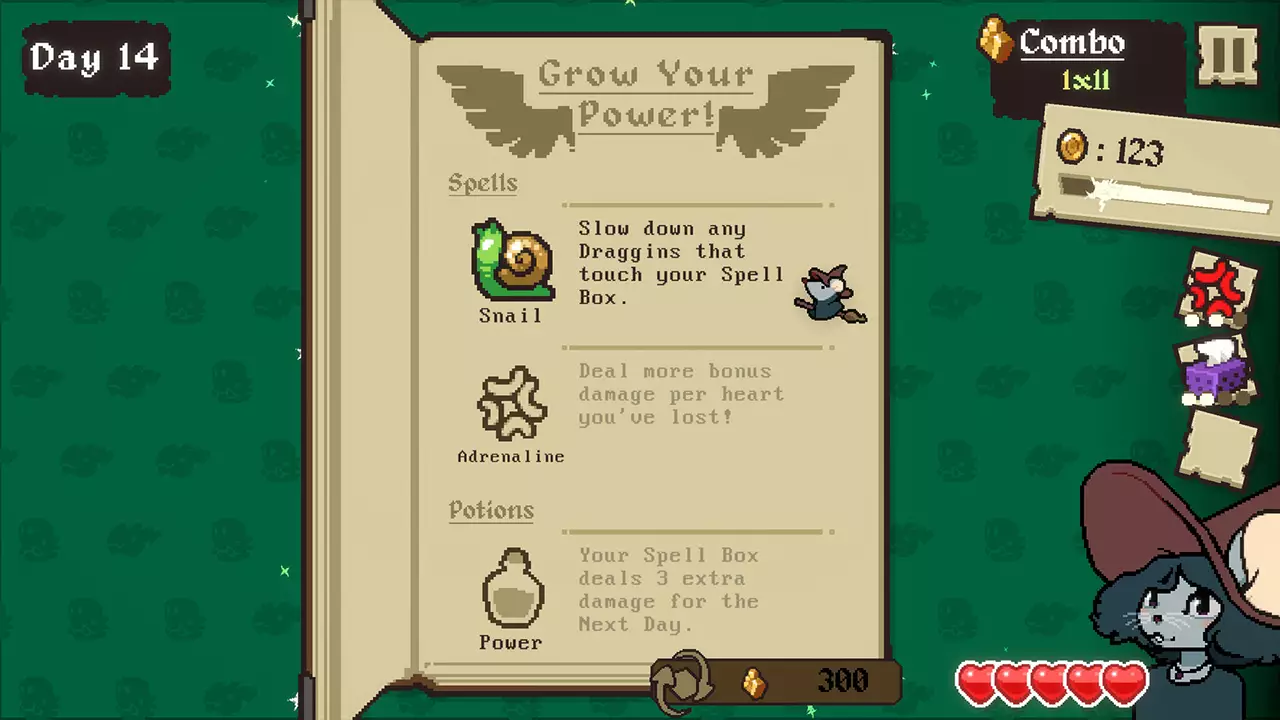Pause the game

1228,55
